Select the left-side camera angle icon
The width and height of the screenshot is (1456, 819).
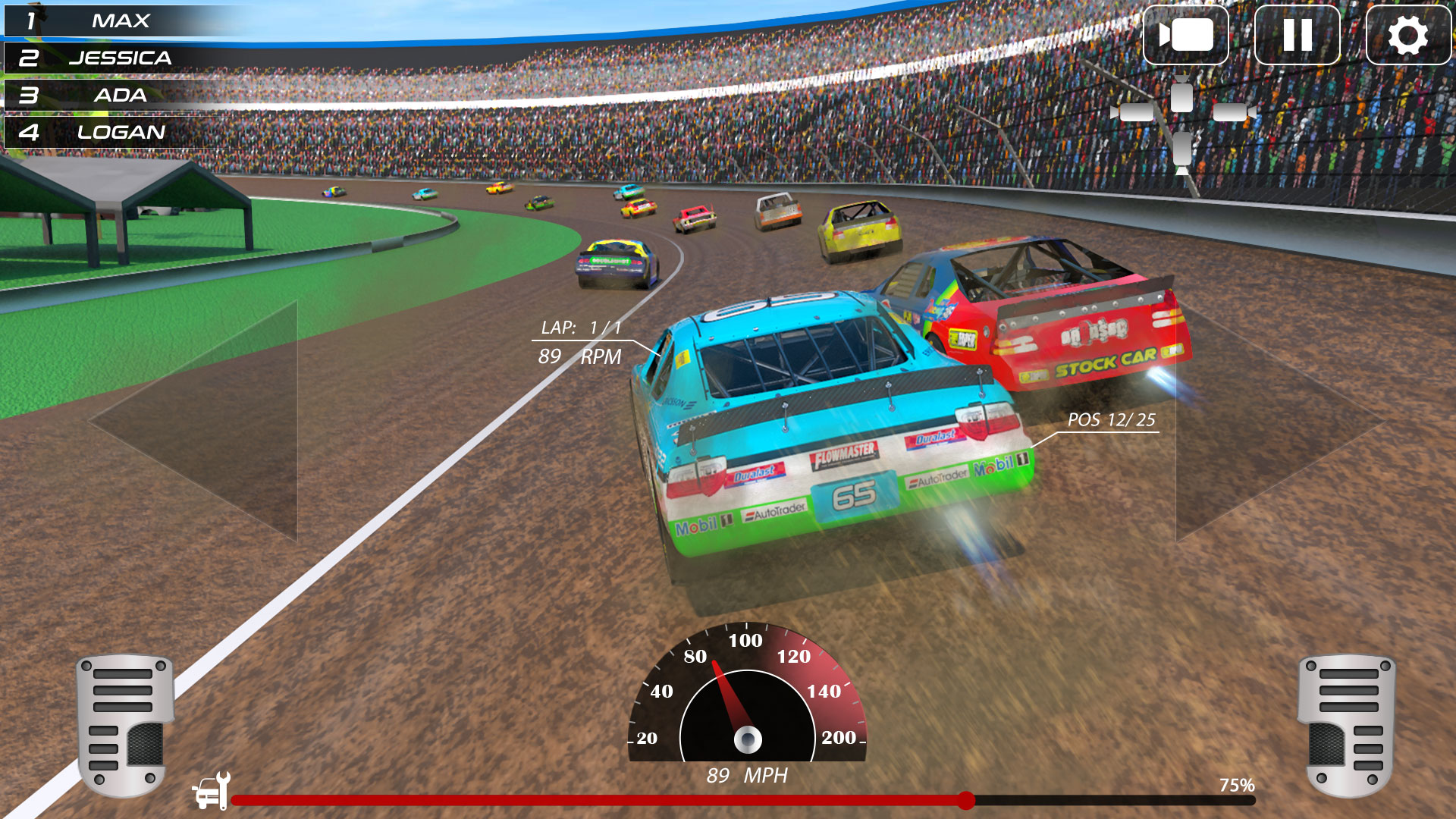[1134, 112]
